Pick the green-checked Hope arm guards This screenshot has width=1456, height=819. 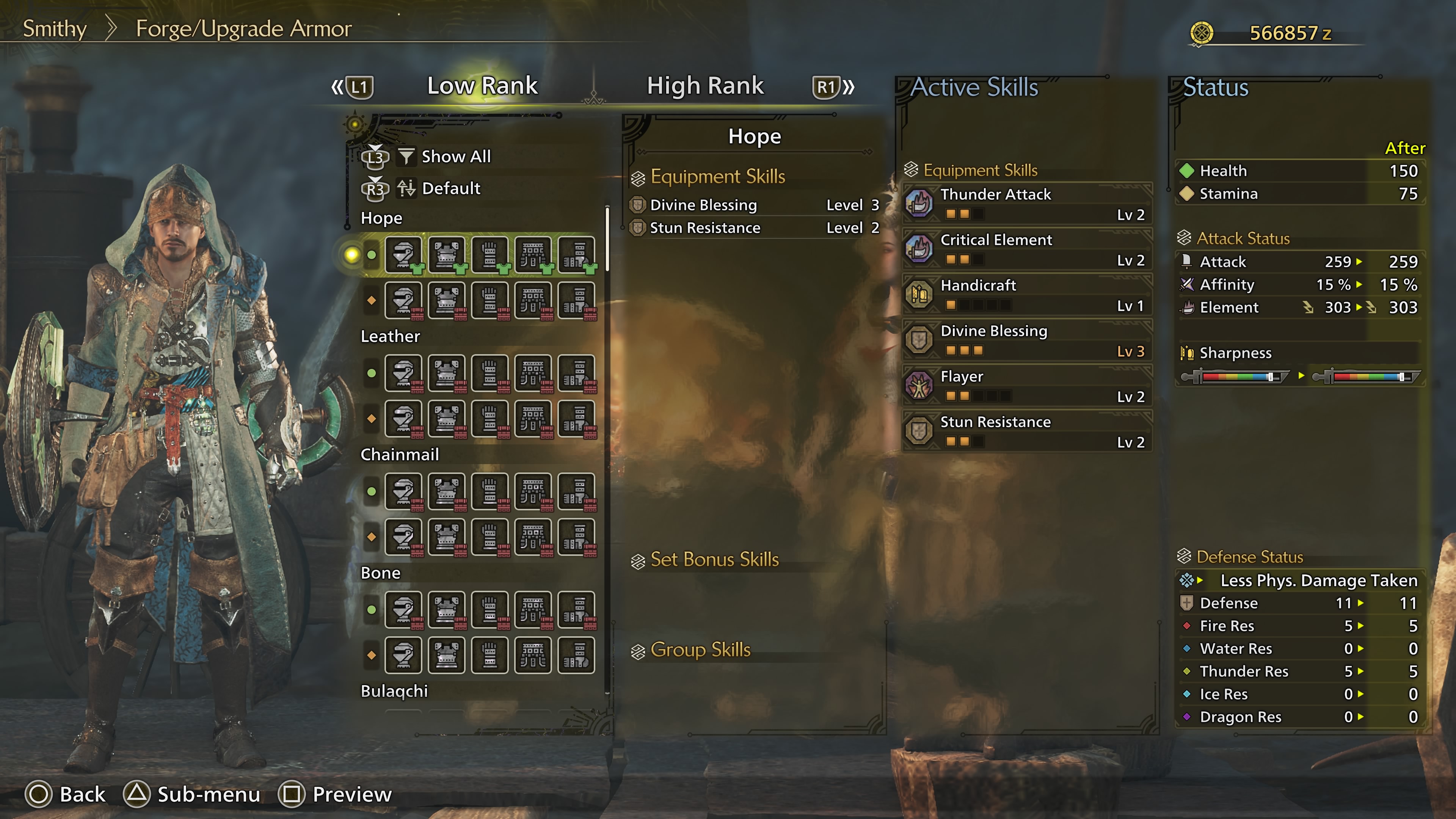[490, 255]
